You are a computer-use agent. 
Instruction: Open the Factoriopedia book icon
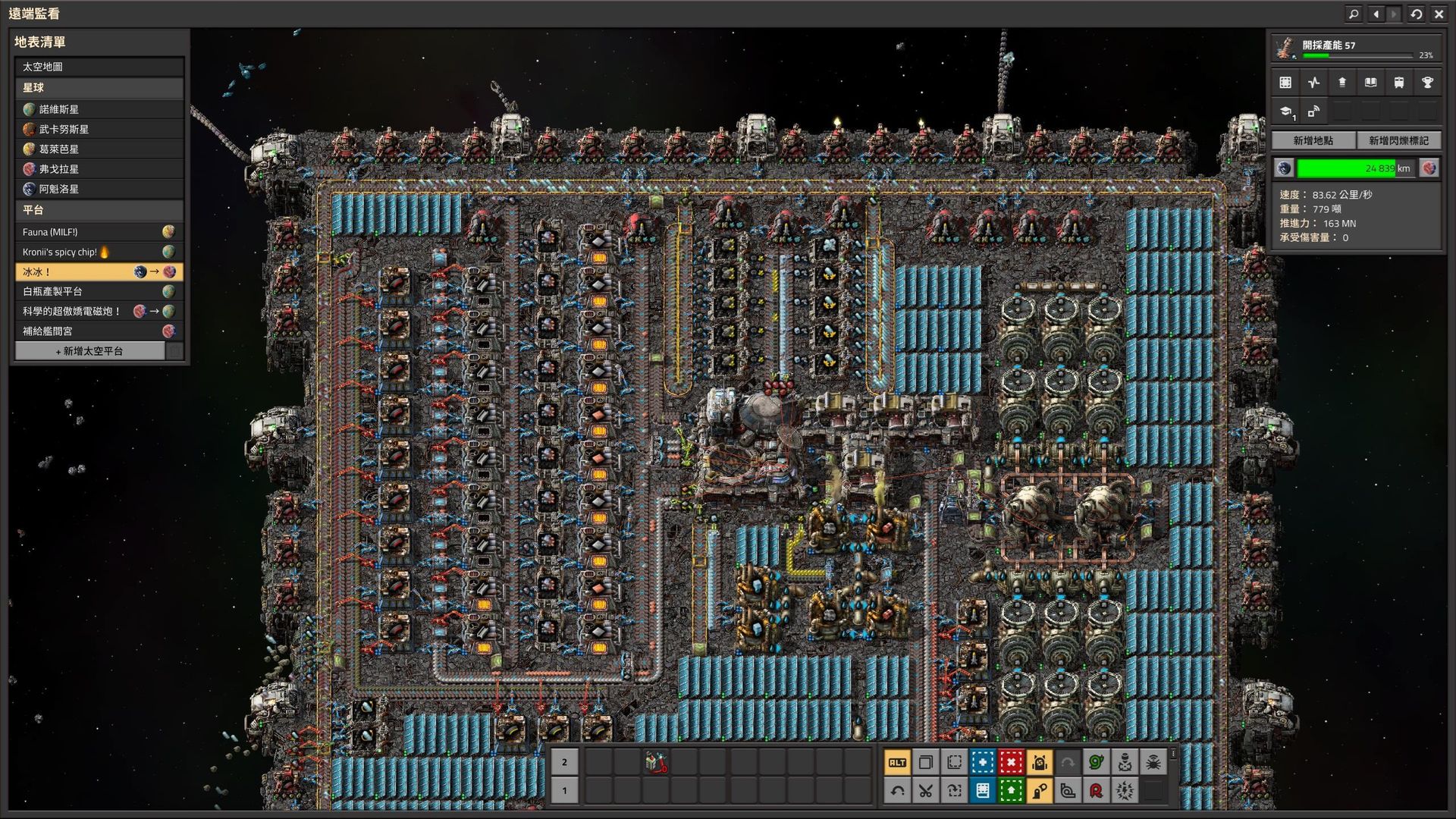coord(1370,82)
